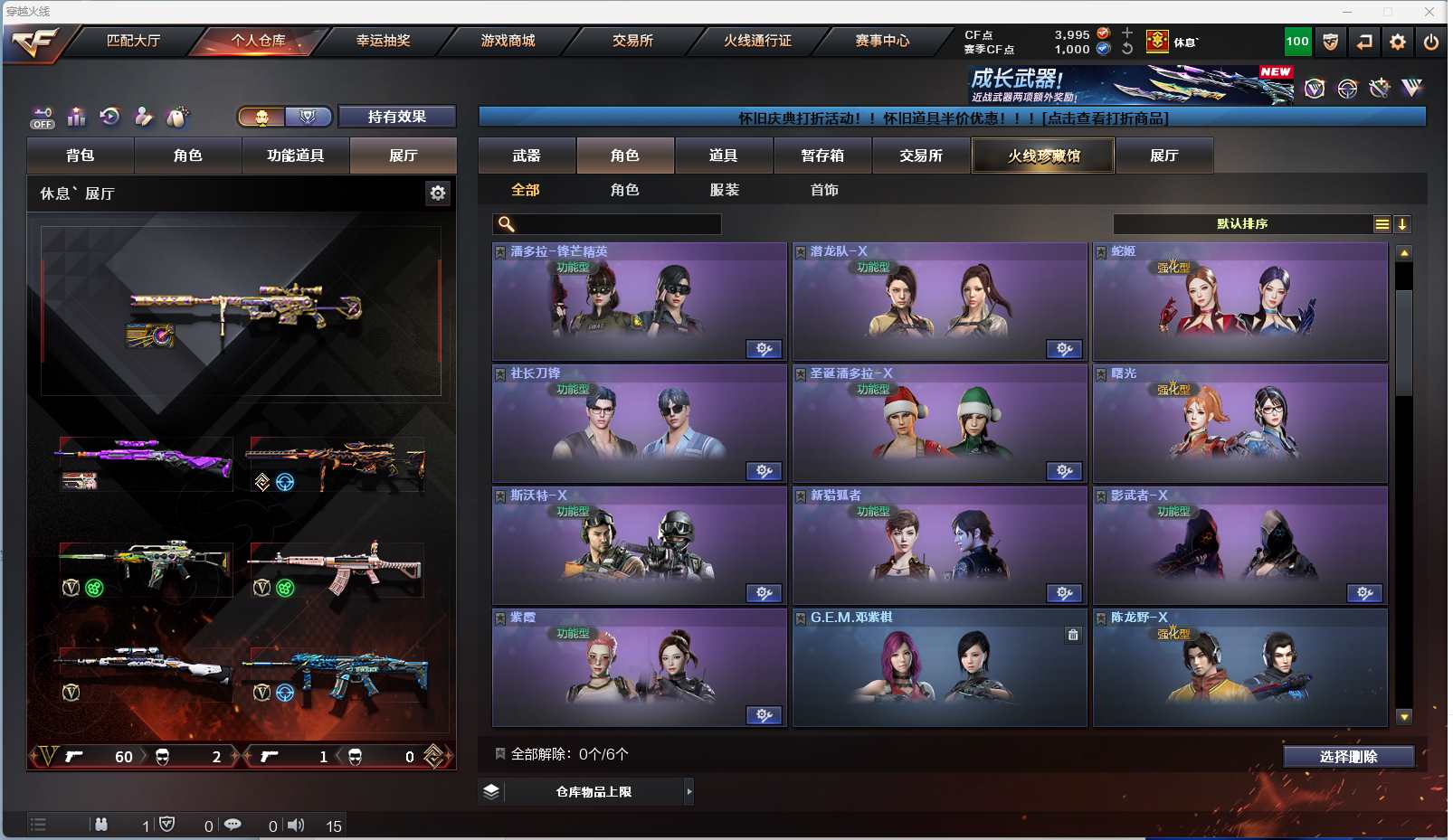Go to 游戏商城 game shop
The height and width of the screenshot is (840, 1453).
tap(508, 41)
